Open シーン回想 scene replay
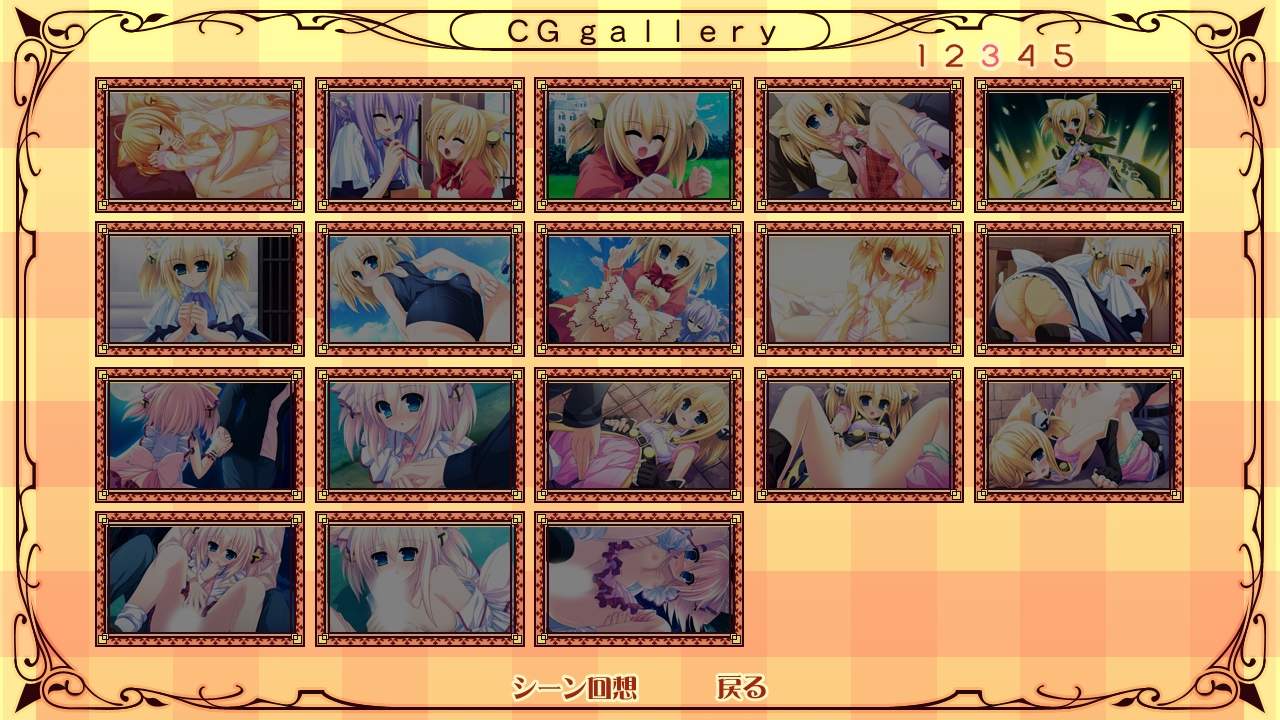This screenshot has width=1280, height=720. (x=574, y=687)
